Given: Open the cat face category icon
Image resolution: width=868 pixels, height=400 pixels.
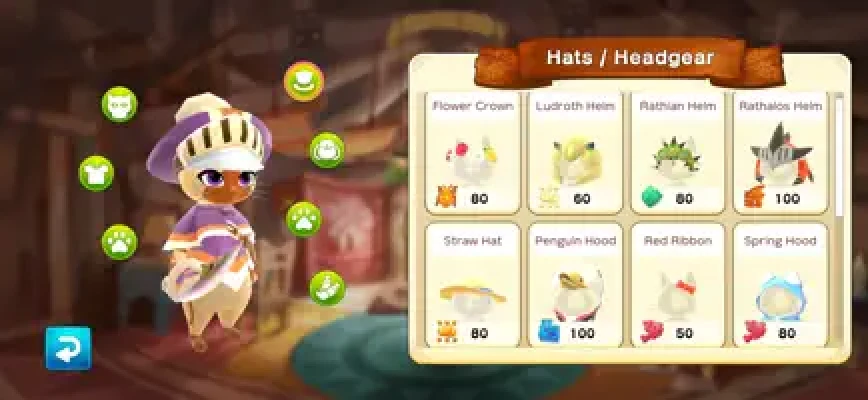Looking at the screenshot, I should tap(119, 104).
